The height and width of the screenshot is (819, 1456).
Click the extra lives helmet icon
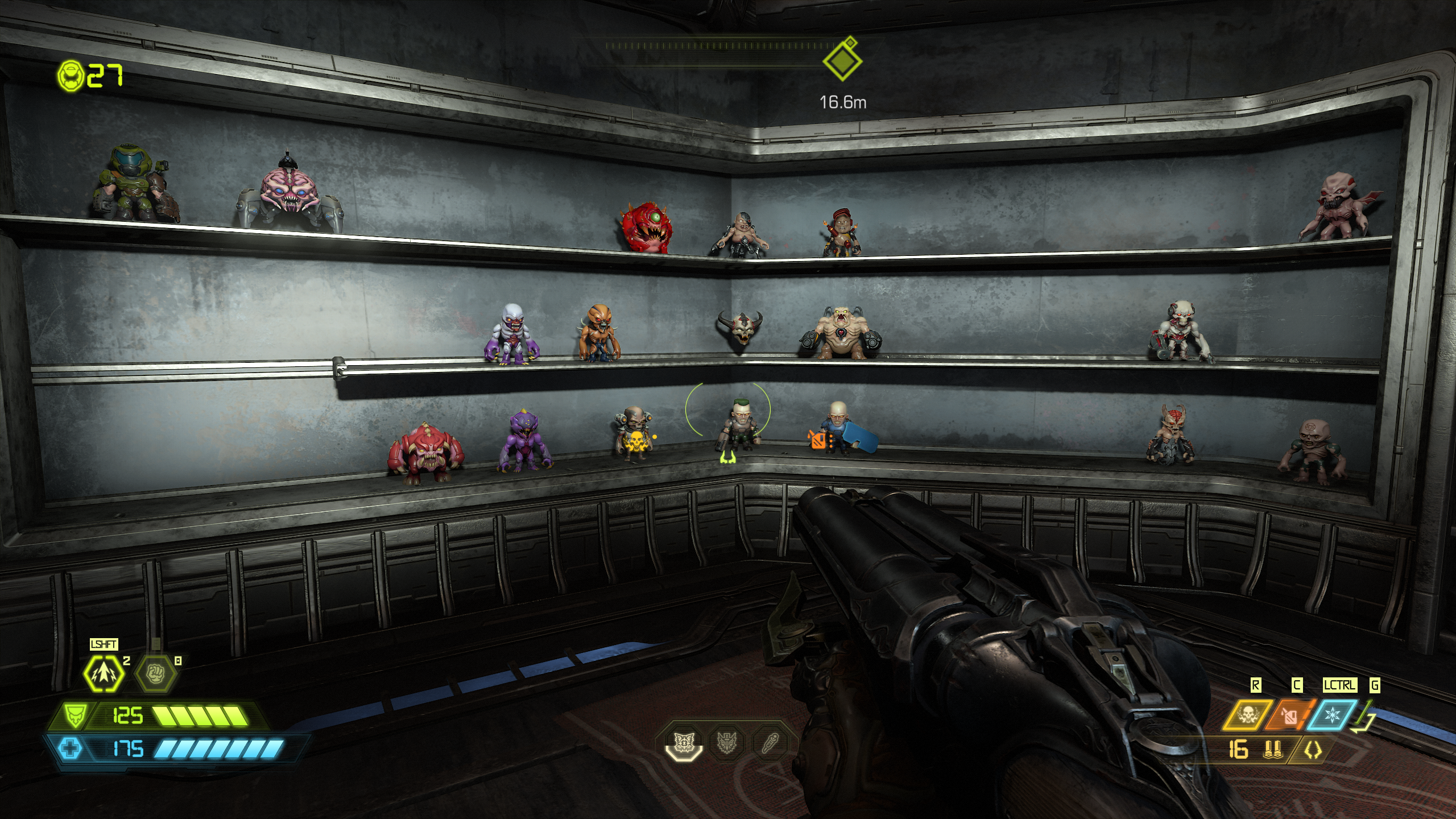coord(71,75)
